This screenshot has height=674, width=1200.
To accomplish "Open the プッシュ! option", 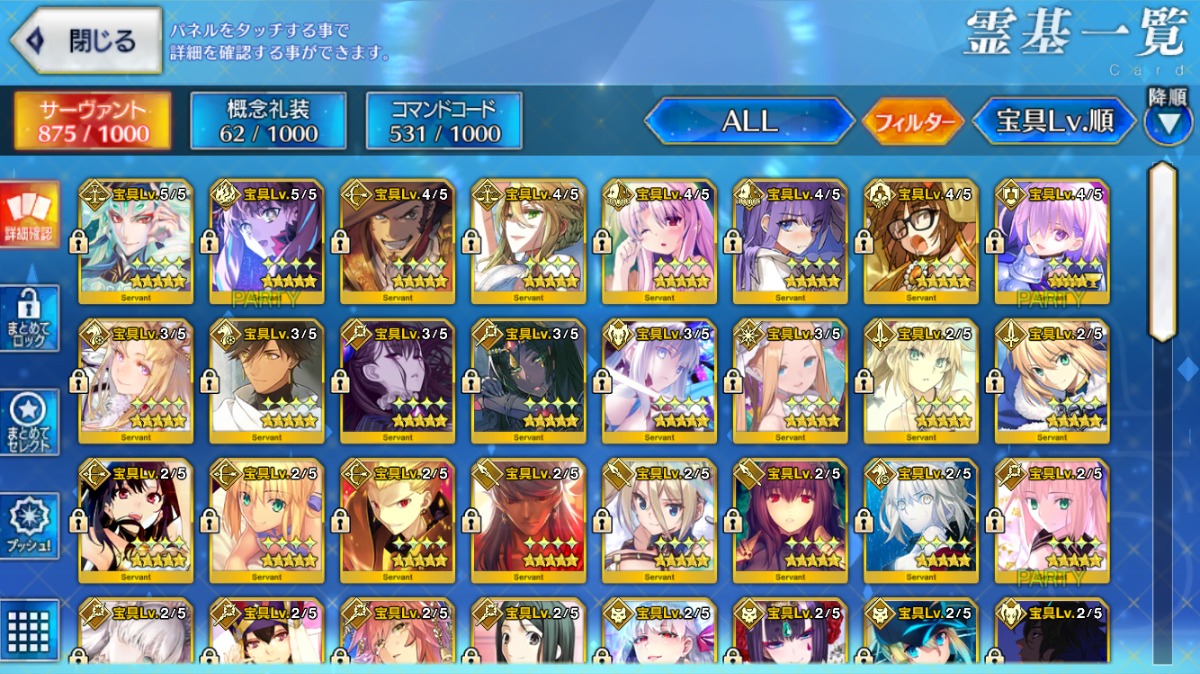I will click(29, 526).
